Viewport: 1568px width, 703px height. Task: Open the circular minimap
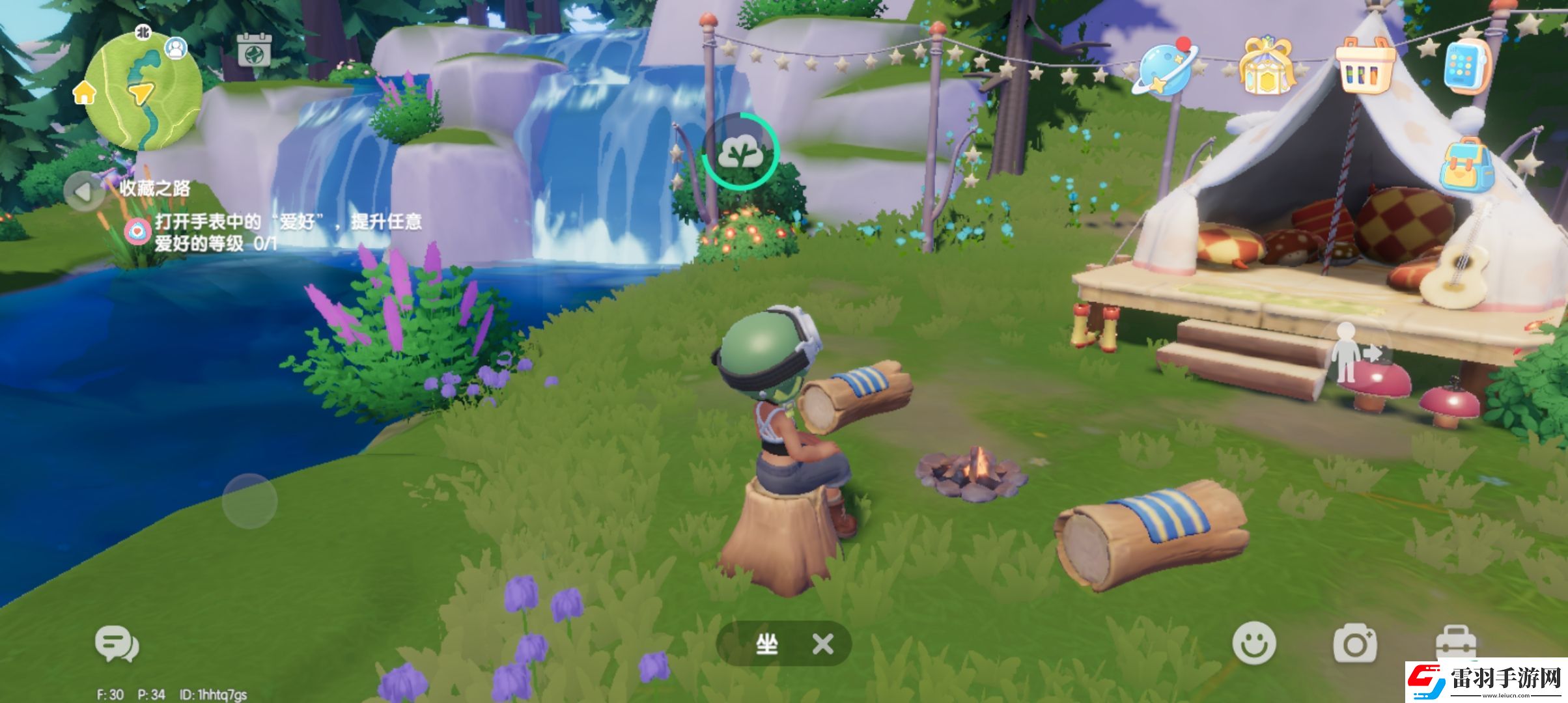143,92
